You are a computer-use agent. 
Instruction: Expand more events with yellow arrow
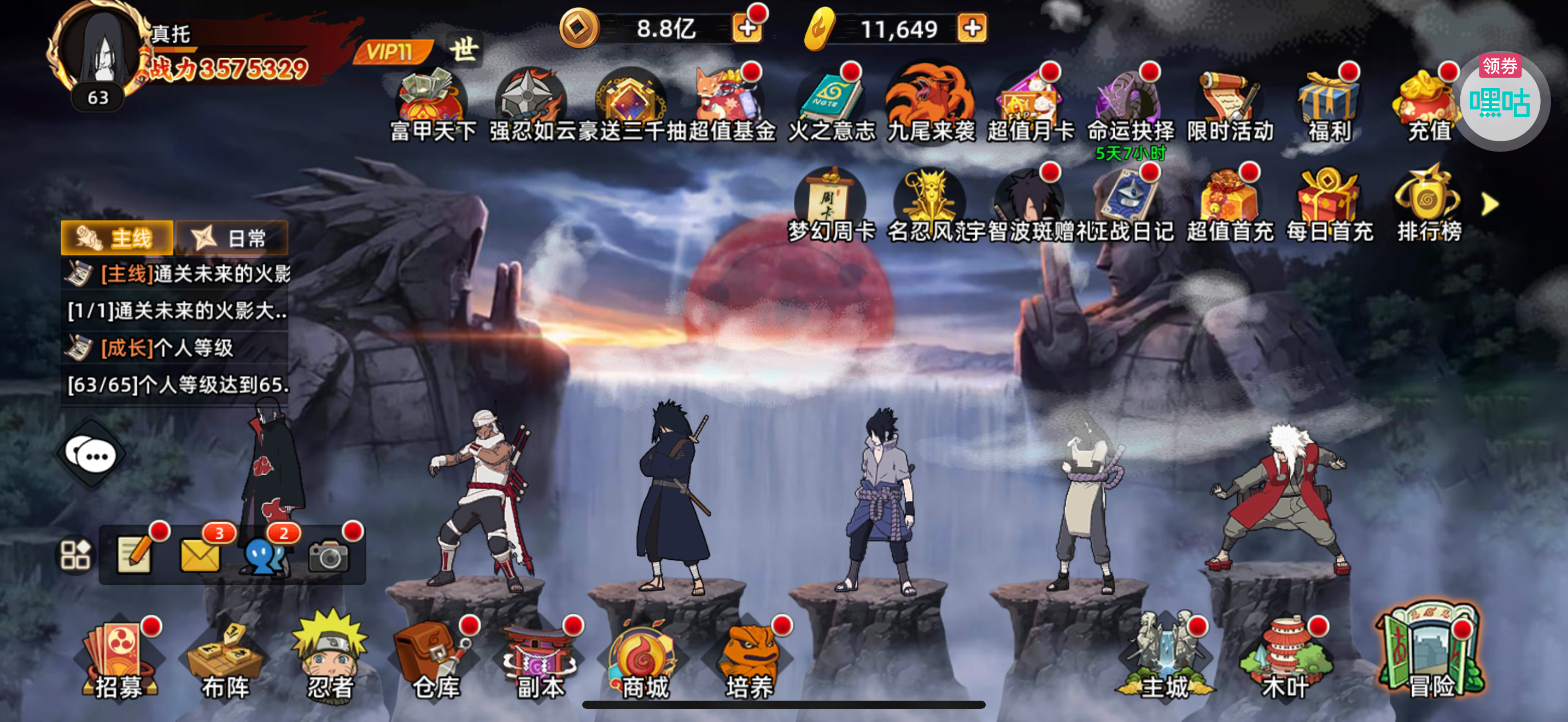[1489, 205]
